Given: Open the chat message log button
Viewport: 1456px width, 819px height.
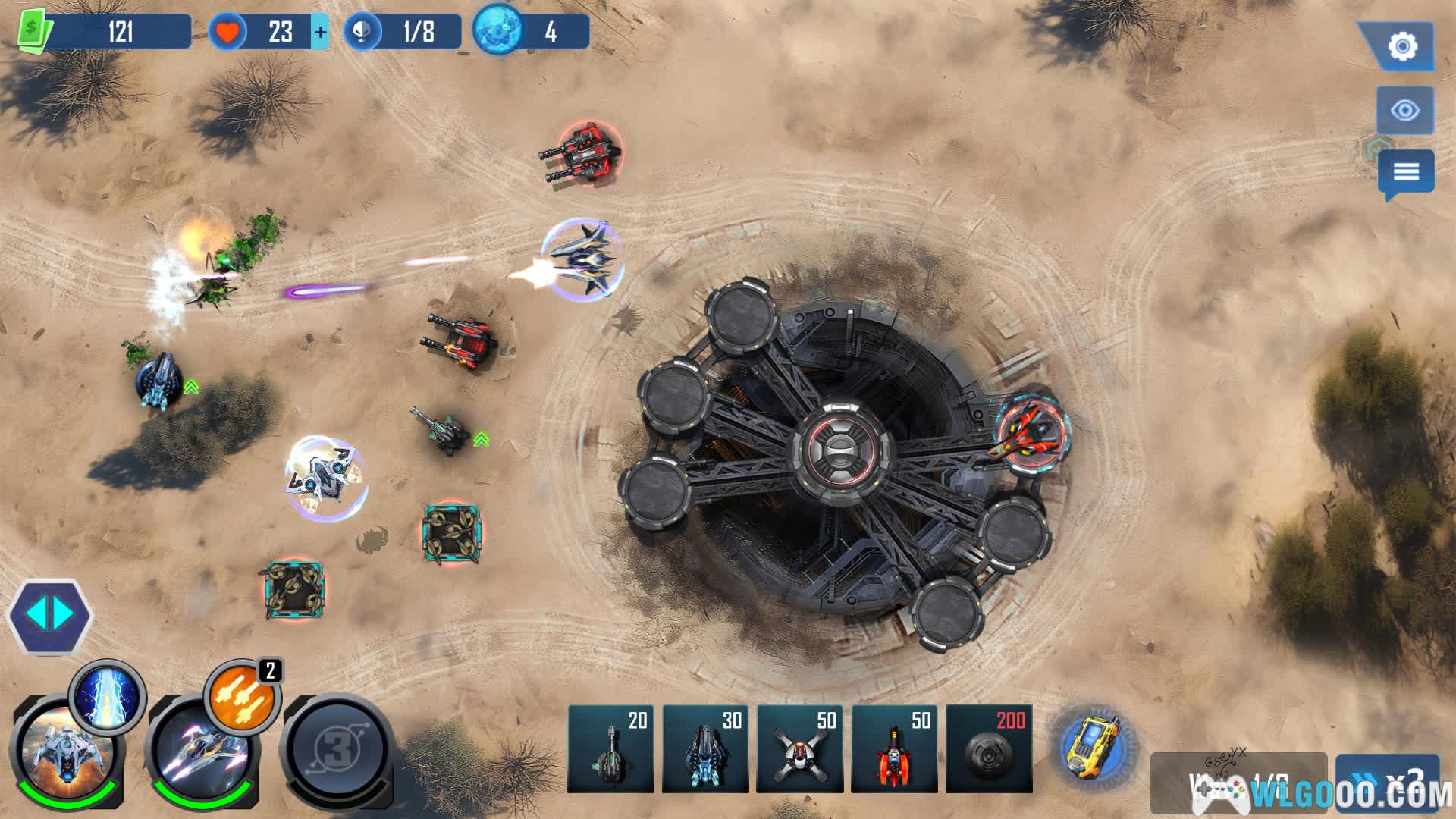Looking at the screenshot, I should coord(1405,171).
